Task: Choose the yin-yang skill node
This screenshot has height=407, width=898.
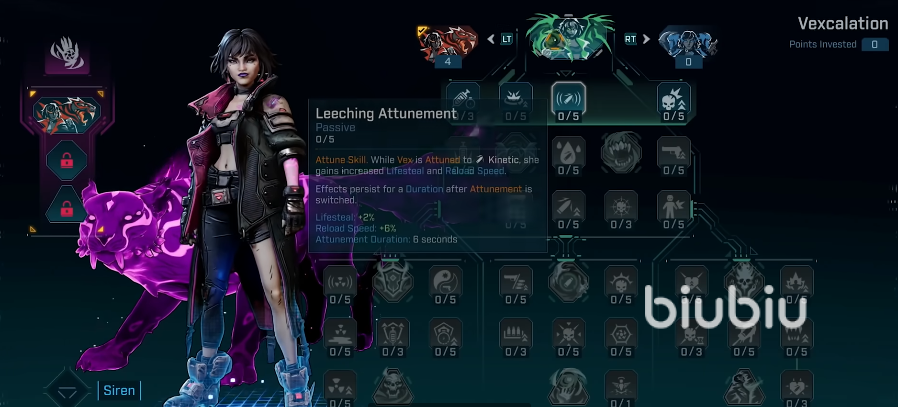Action: (444, 281)
